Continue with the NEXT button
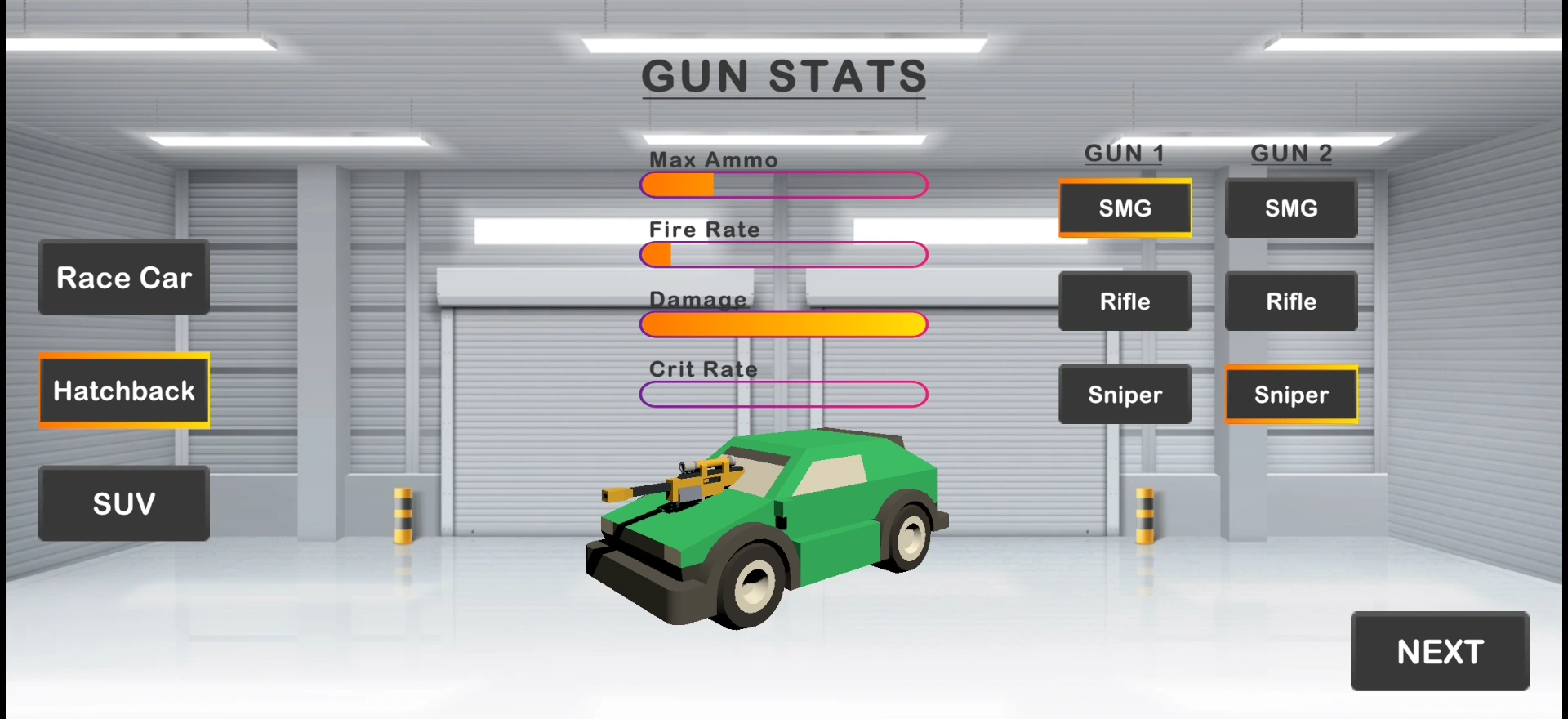1568x719 pixels. pos(1440,652)
